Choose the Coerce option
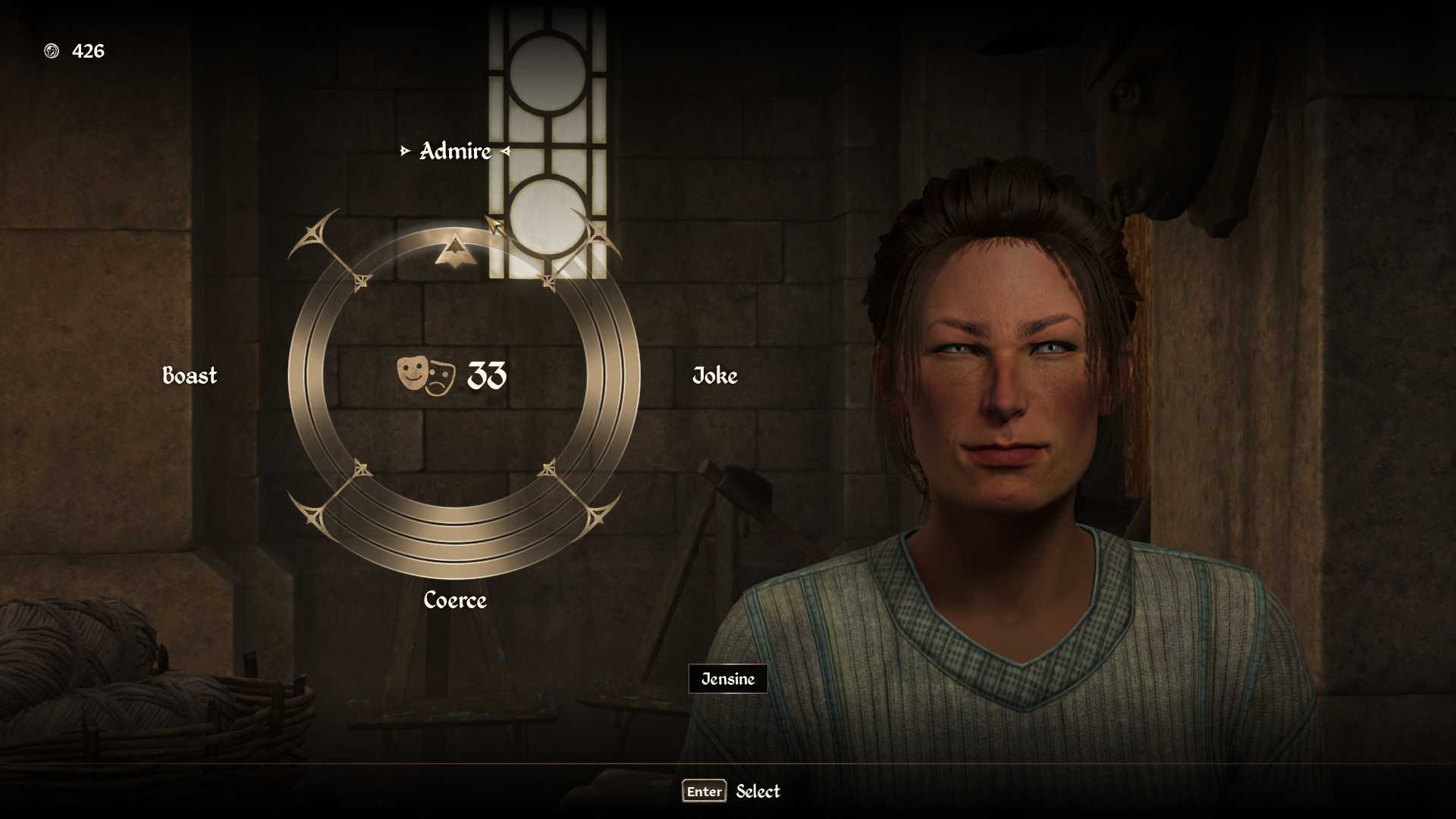 coord(455,600)
